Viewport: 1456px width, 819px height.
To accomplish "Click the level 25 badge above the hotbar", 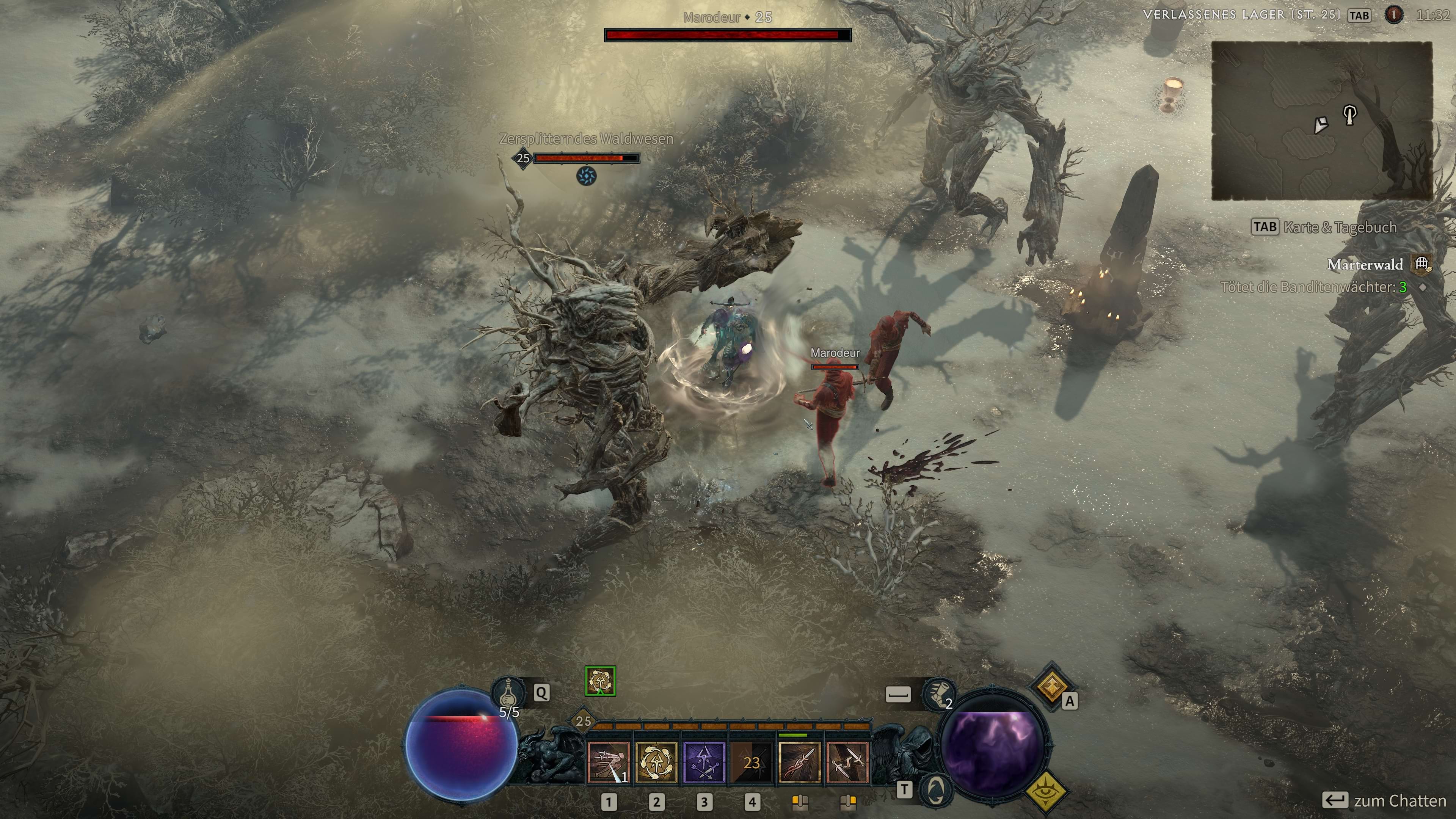I will coord(583,721).
